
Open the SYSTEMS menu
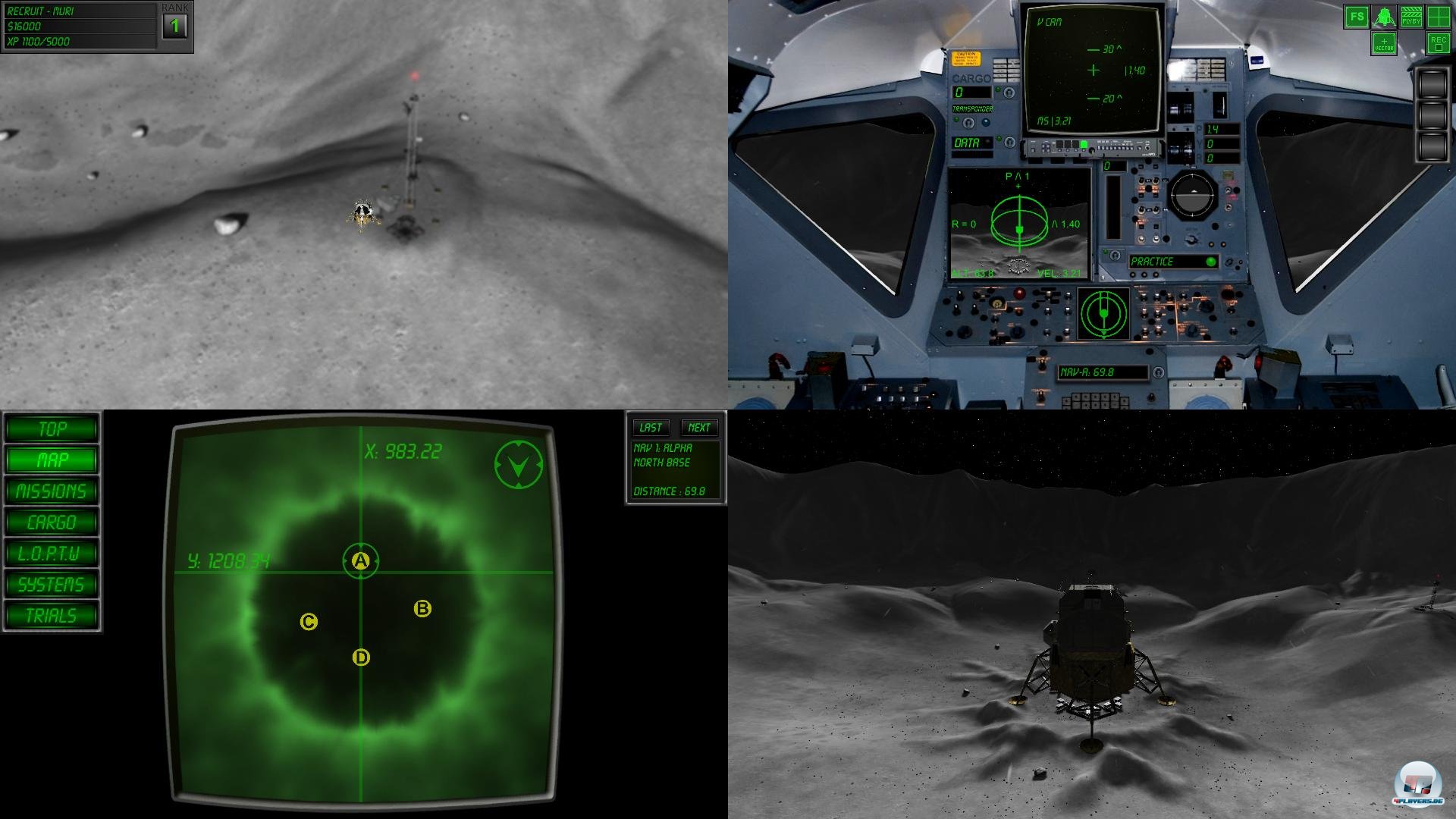[50, 585]
